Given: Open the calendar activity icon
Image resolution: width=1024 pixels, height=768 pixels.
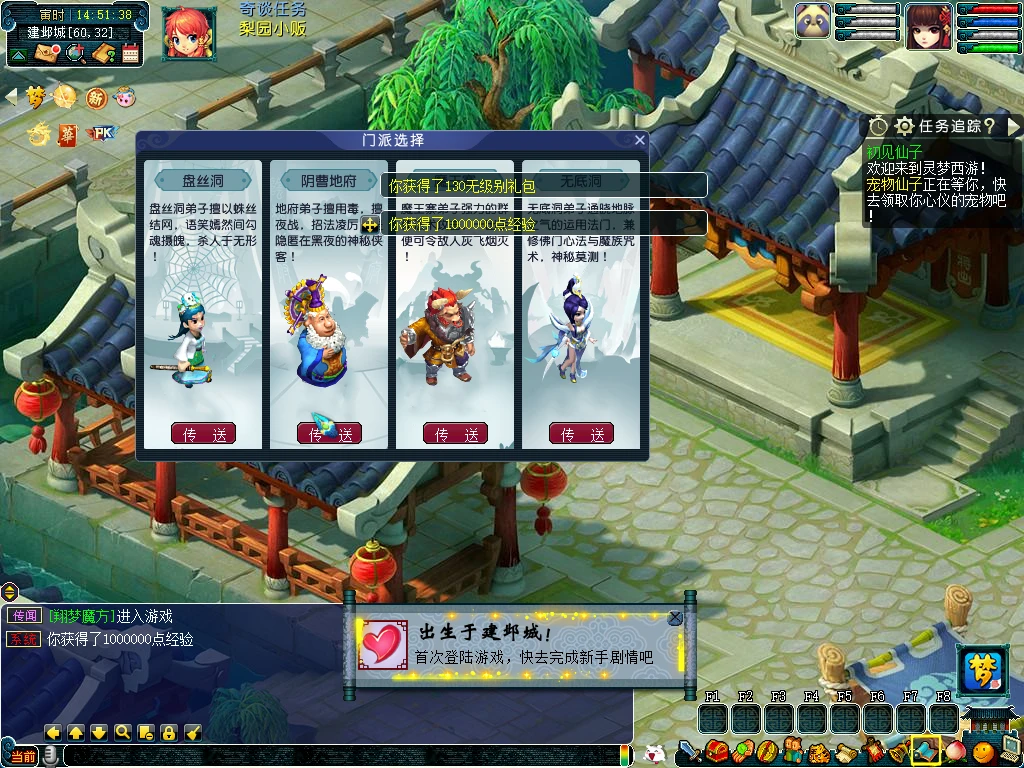Looking at the screenshot, I should [x=130, y=53].
